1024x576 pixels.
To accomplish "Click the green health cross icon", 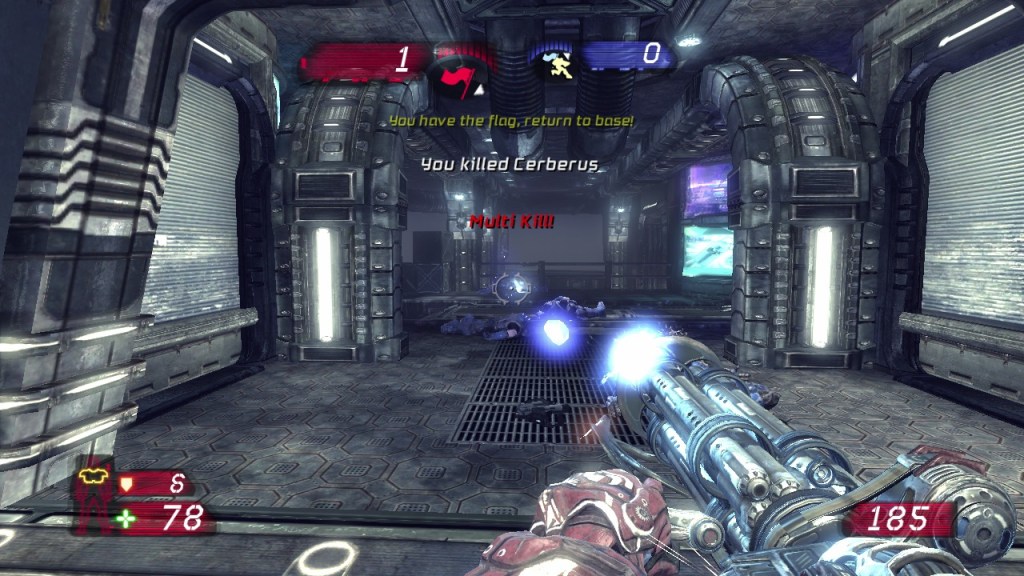I will pos(126,518).
